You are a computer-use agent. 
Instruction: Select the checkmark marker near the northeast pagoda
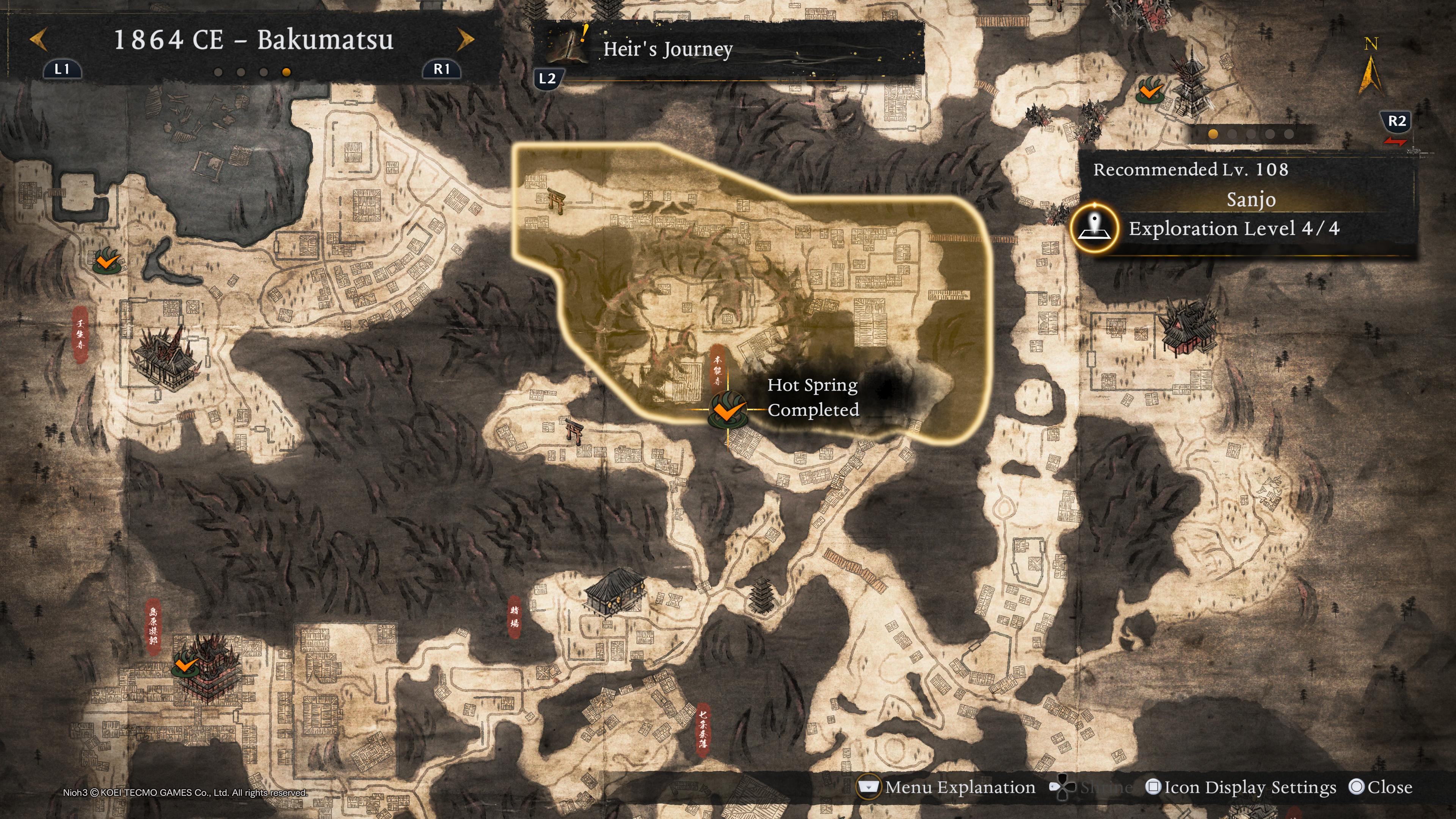pyautogui.click(x=1150, y=91)
